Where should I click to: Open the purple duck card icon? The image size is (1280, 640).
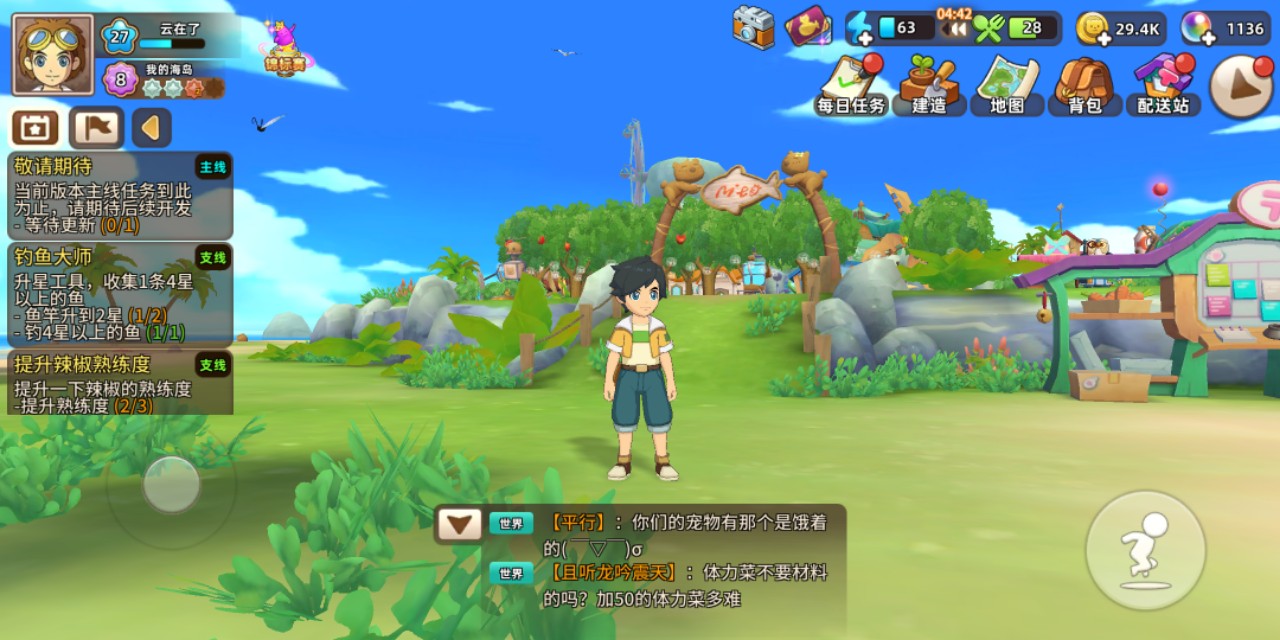[808, 27]
